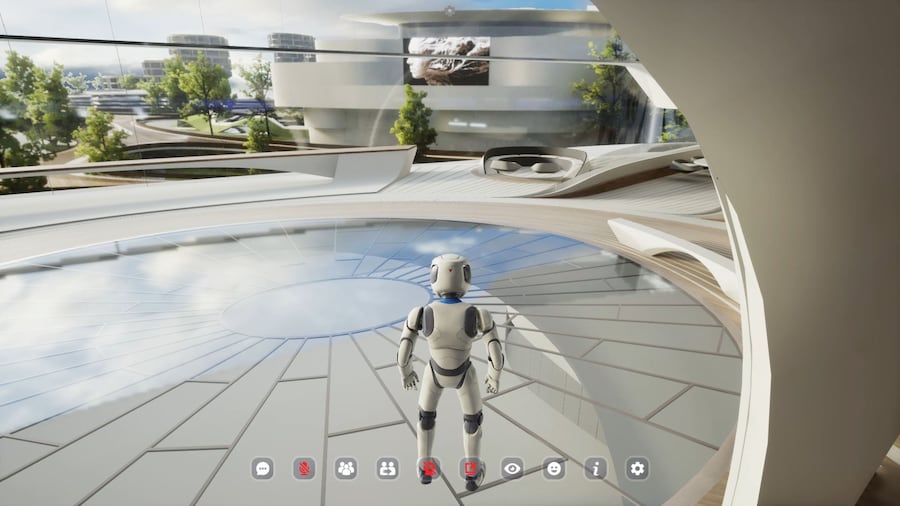900x506 pixels.
Task: Open the gear settings icon
Action: pos(637,467)
